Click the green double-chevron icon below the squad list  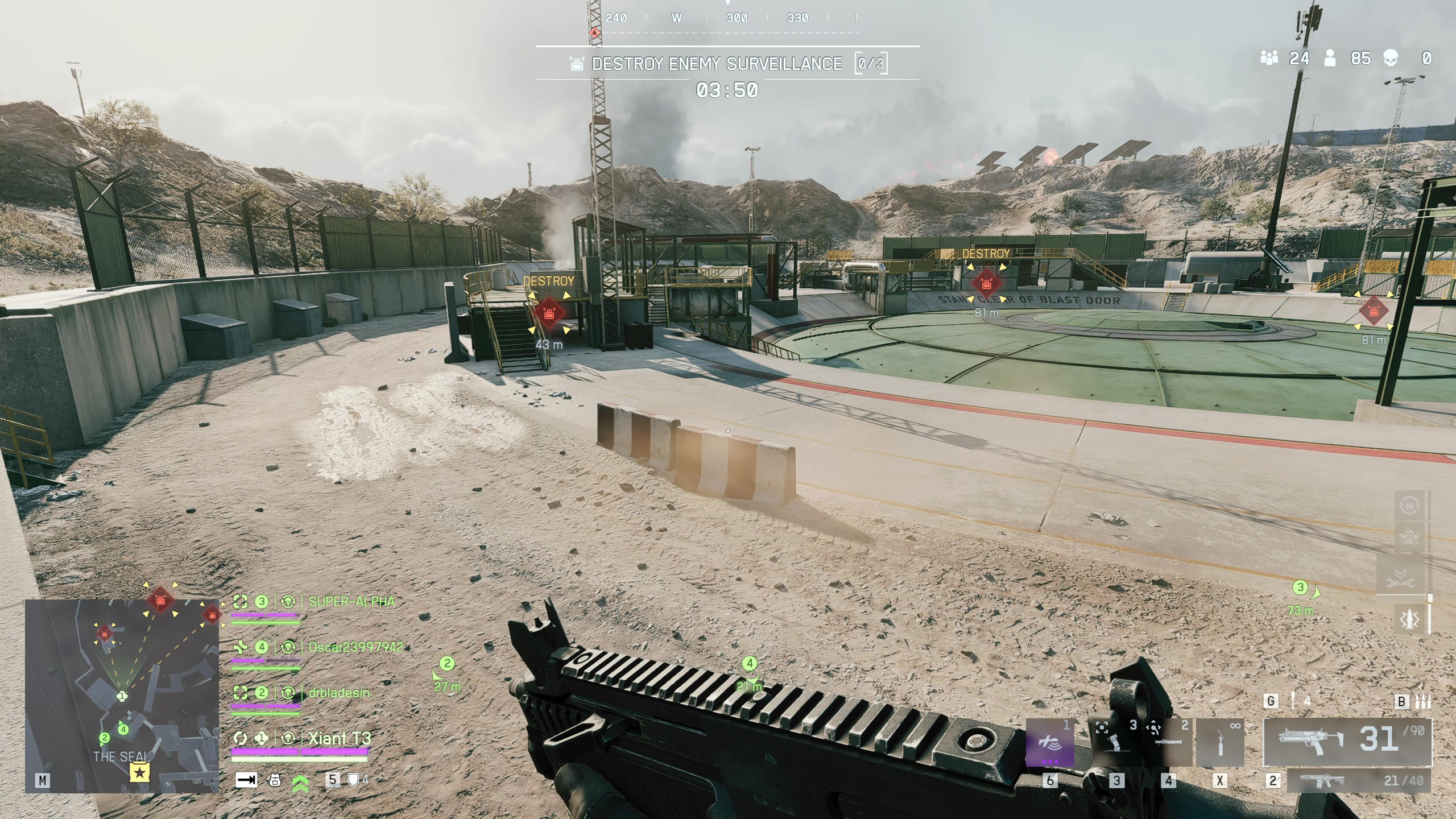pos(300,783)
